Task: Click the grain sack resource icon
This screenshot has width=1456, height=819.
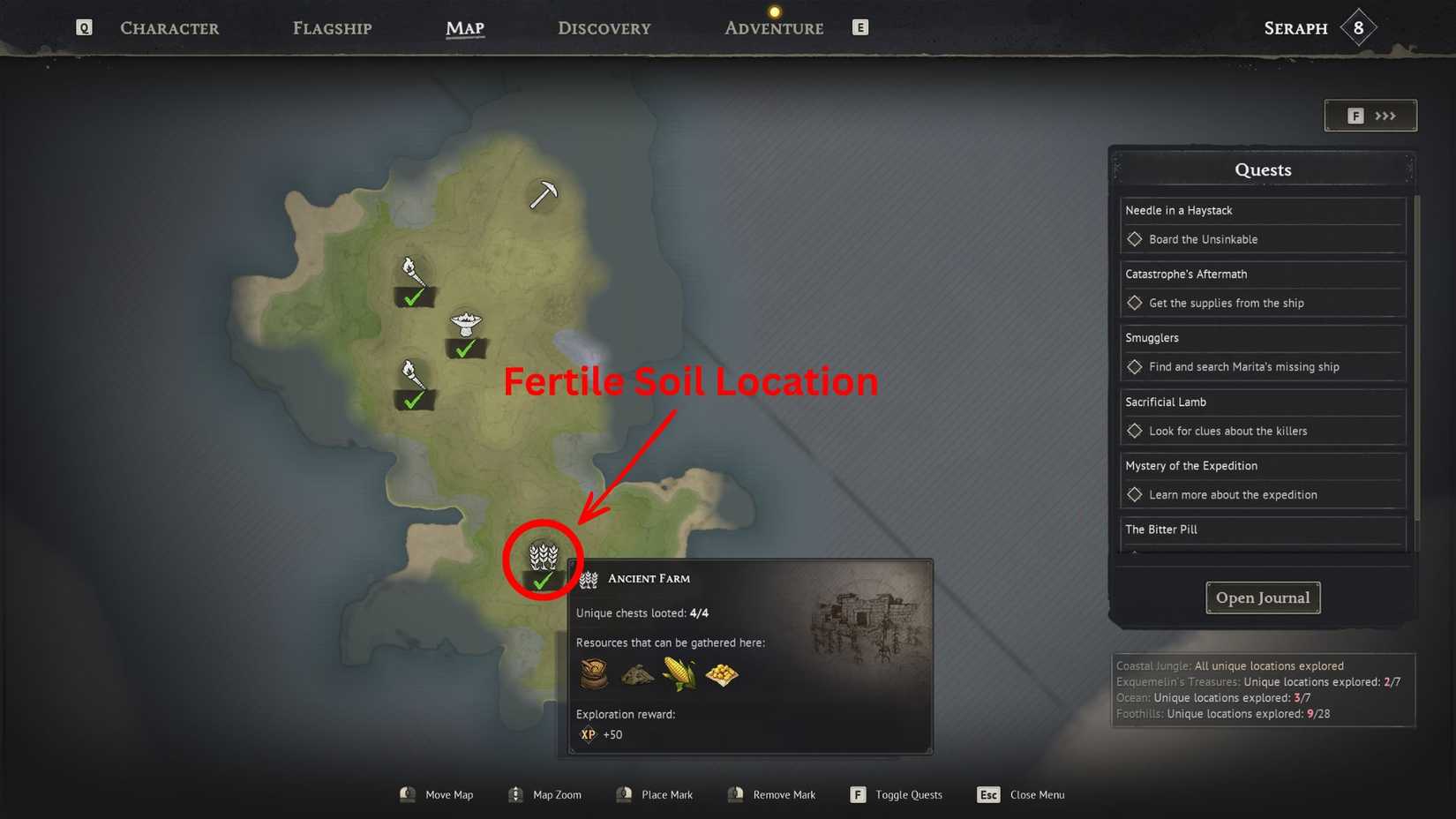Action: coord(592,673)
